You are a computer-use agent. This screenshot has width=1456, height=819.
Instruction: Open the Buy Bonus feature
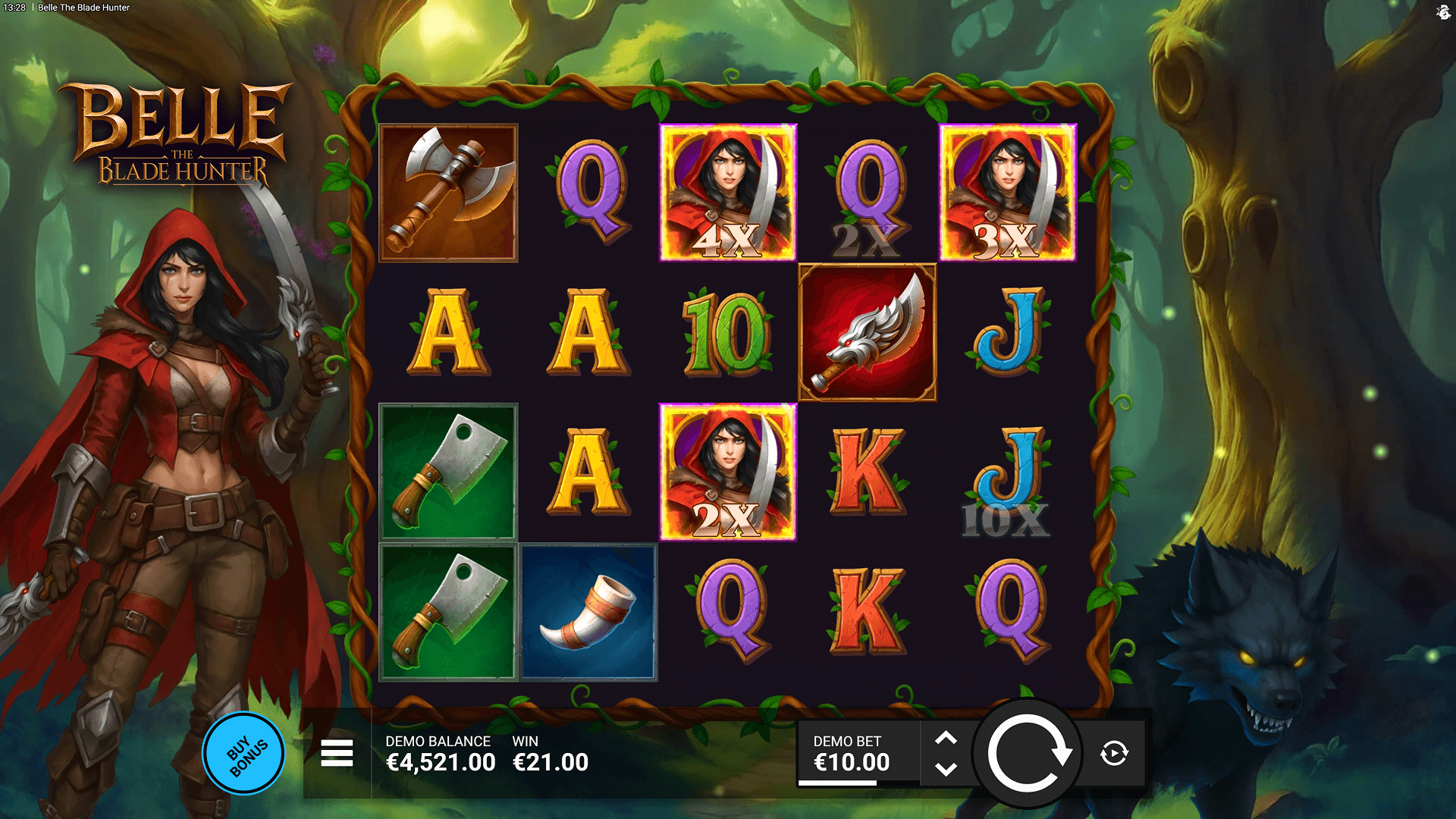tap(244, 753)
